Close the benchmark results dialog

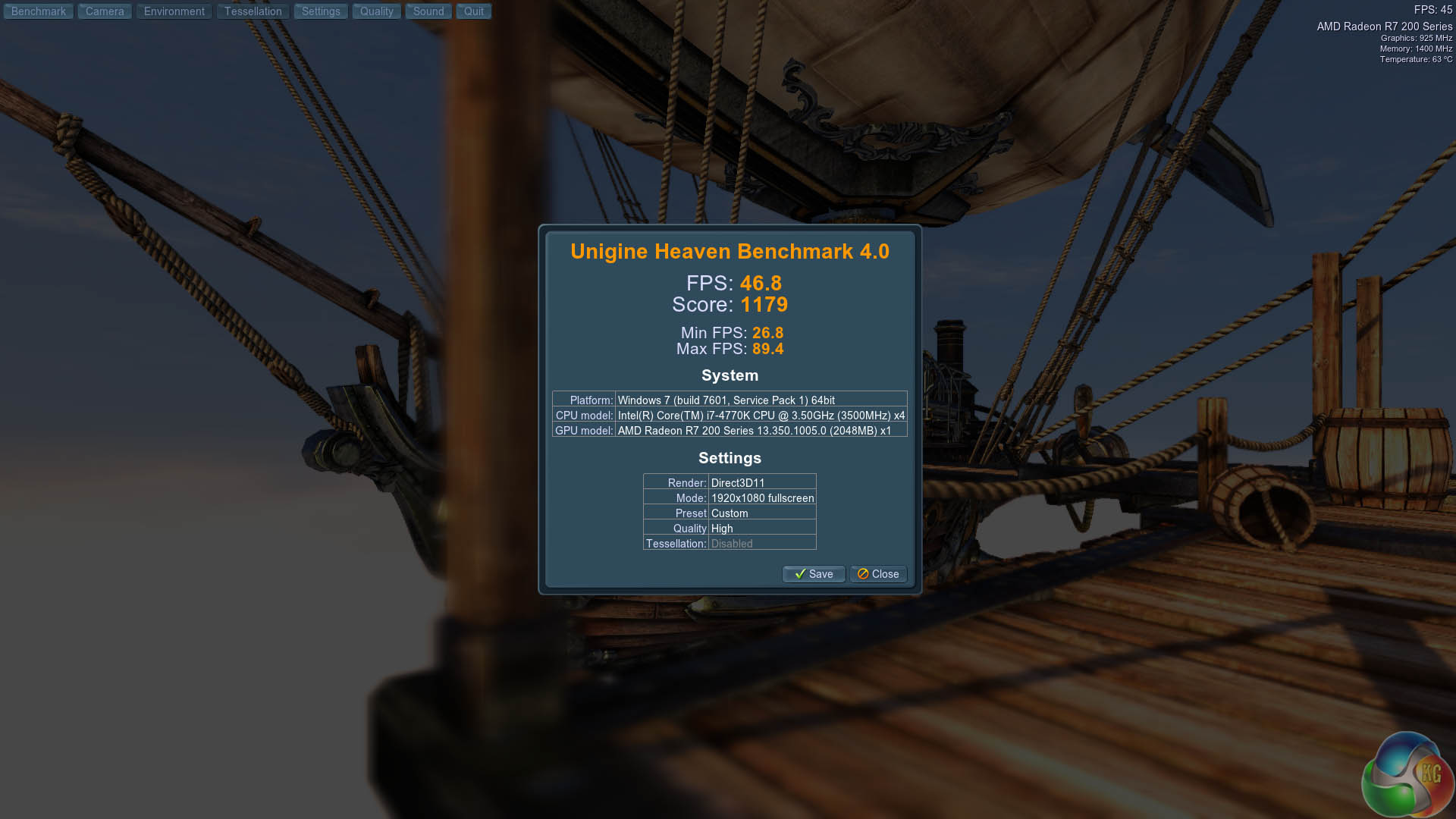878,574
